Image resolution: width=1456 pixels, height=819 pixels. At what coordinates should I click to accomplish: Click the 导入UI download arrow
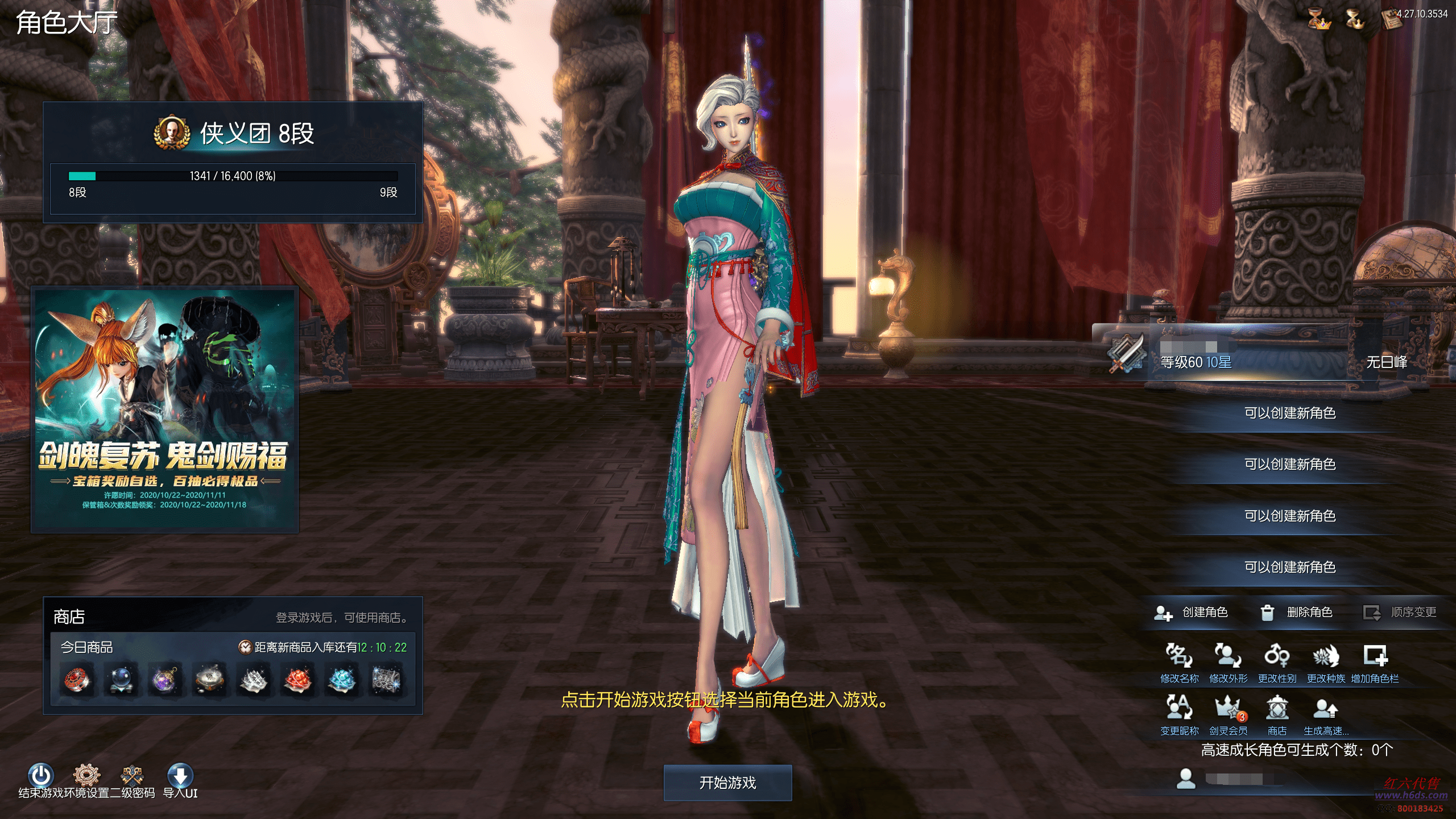point(180,776)
